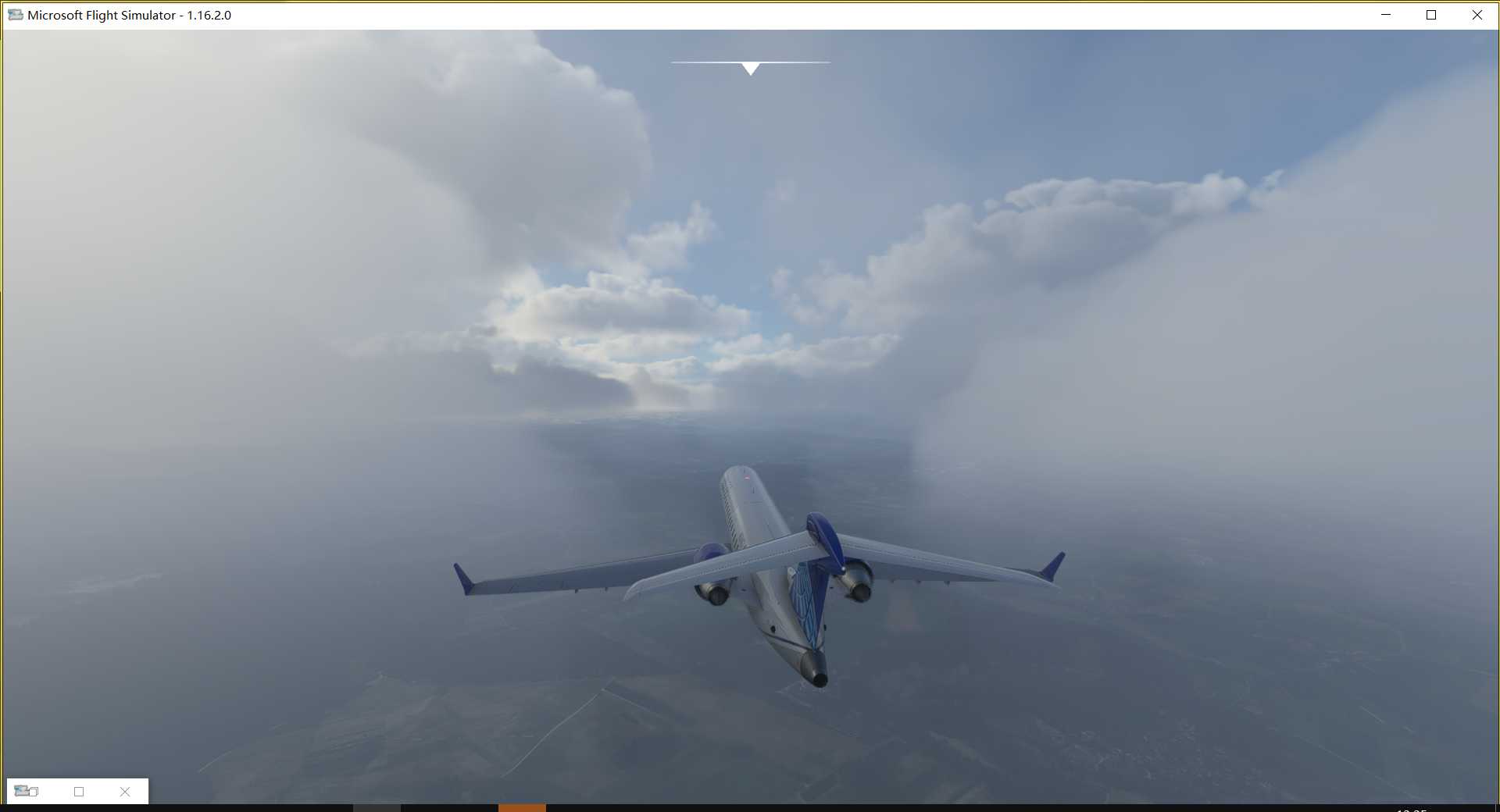Image resolution: width=1500 pixels, height=812 pixels.
Task: Open the Flight Simulator title bar icon menu
Action: pyautogui.click(x=15, y=14)
